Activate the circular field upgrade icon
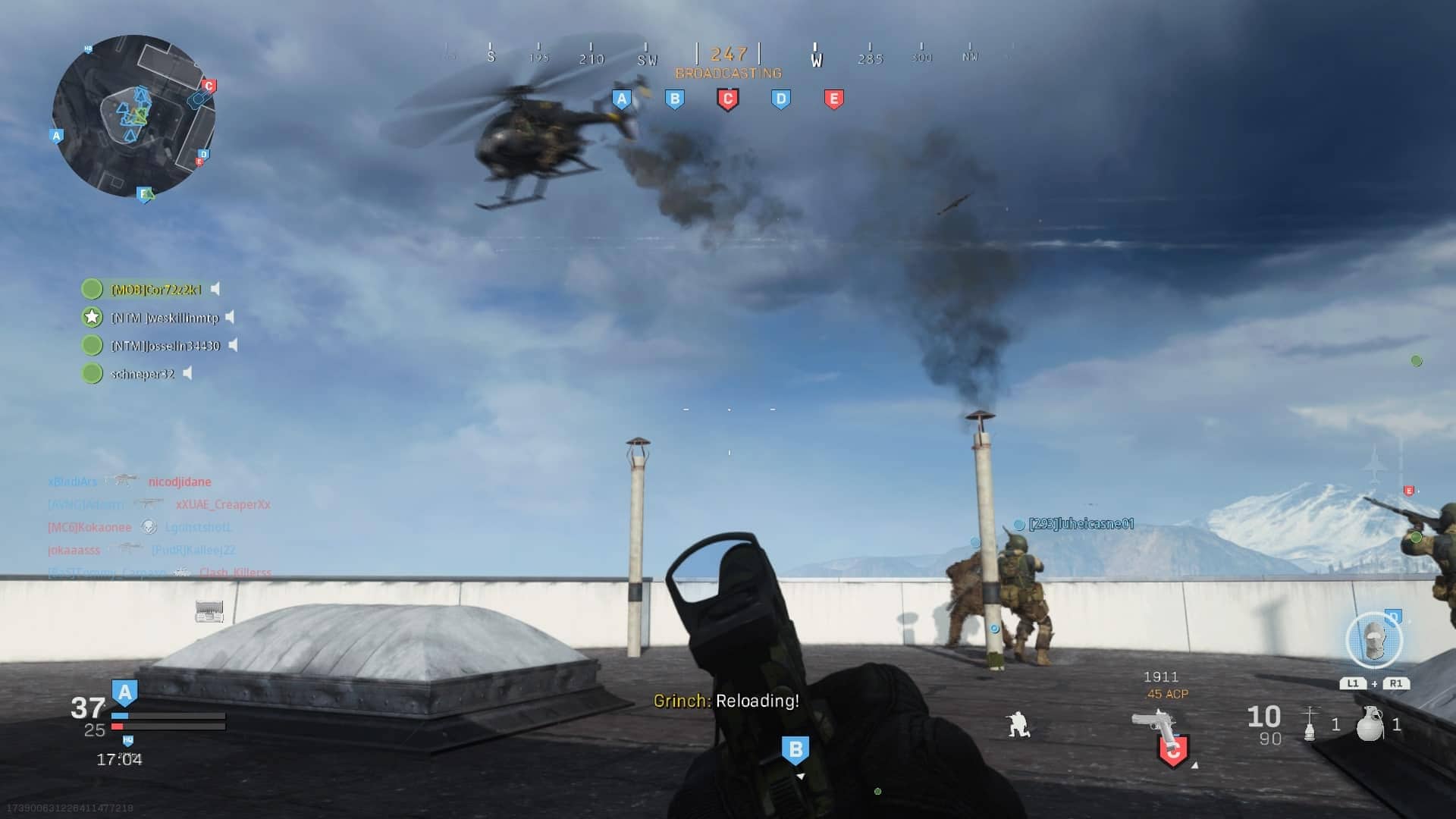The width and height of the screenshot is (1456, 819). coord(1373,642)
